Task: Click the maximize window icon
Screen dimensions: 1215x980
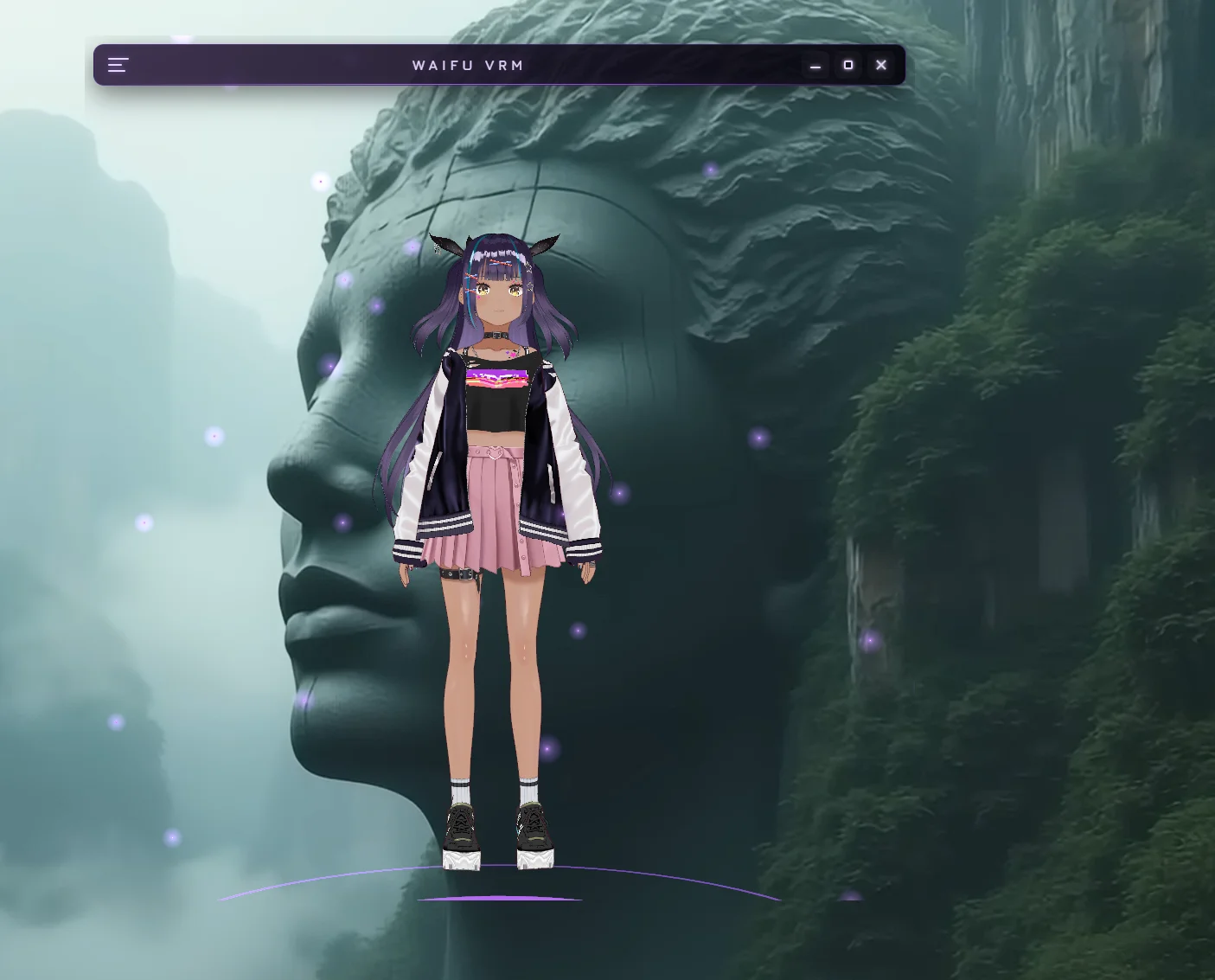Action: 848,65
